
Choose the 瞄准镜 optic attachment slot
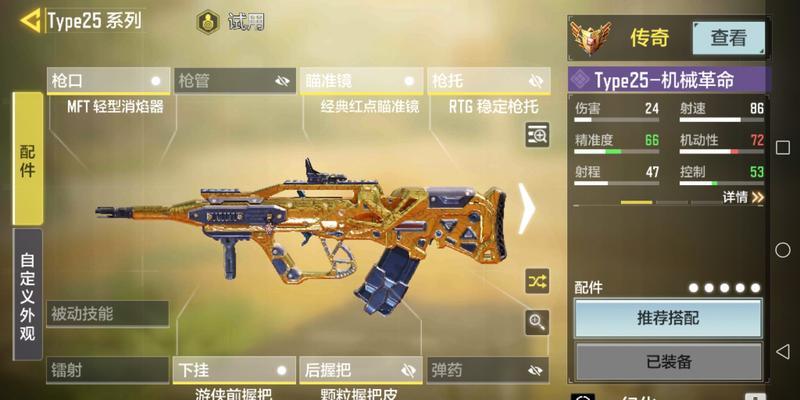[x=361, y=81]
